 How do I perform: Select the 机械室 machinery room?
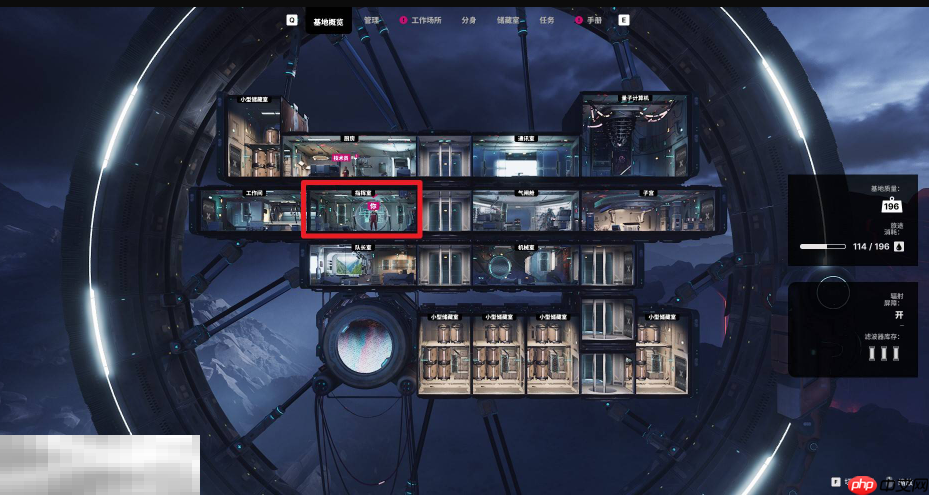click(x=524, y=264)
